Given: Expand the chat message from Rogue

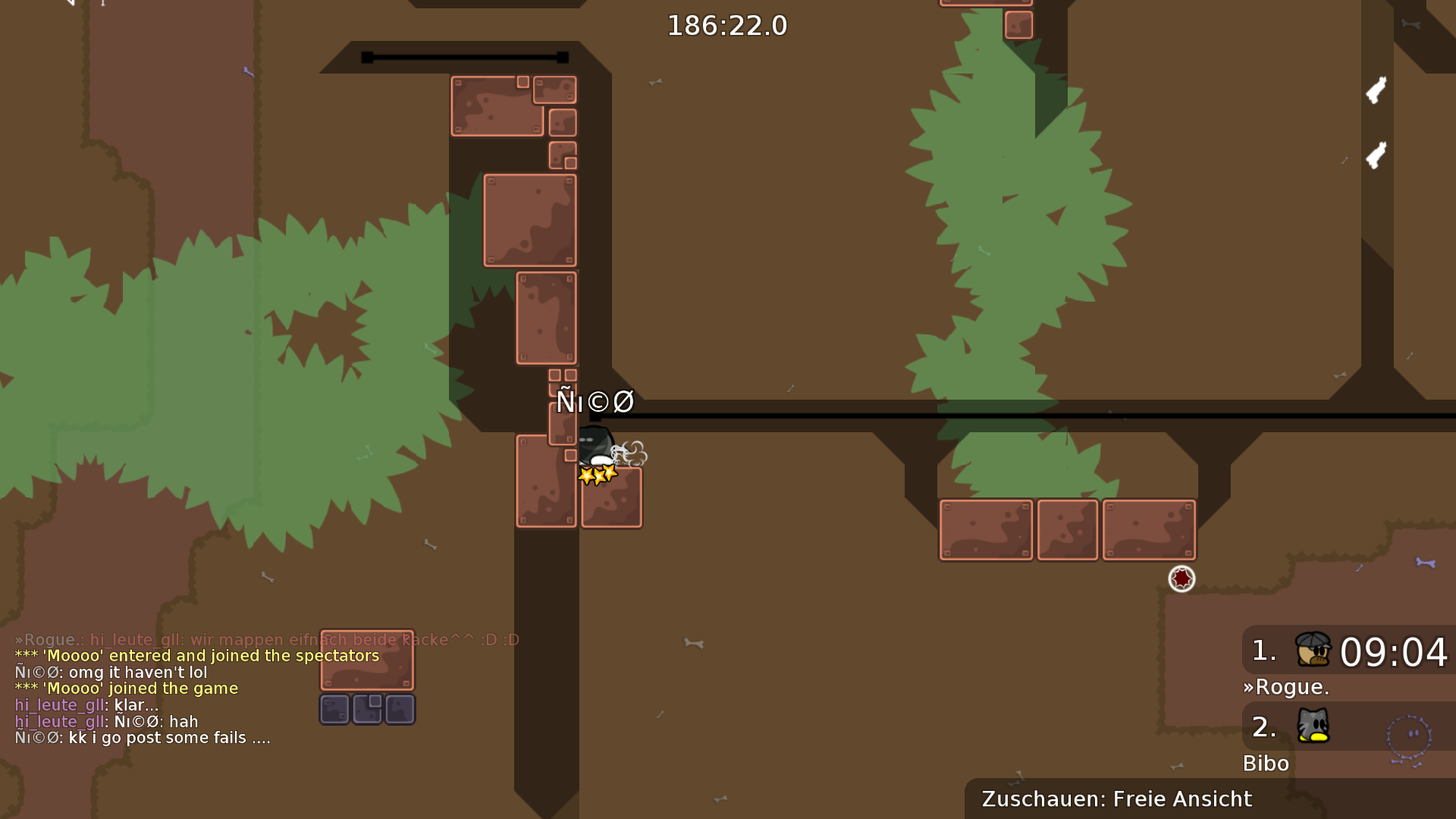Looking at the screenshot, I should coord(265,639).
